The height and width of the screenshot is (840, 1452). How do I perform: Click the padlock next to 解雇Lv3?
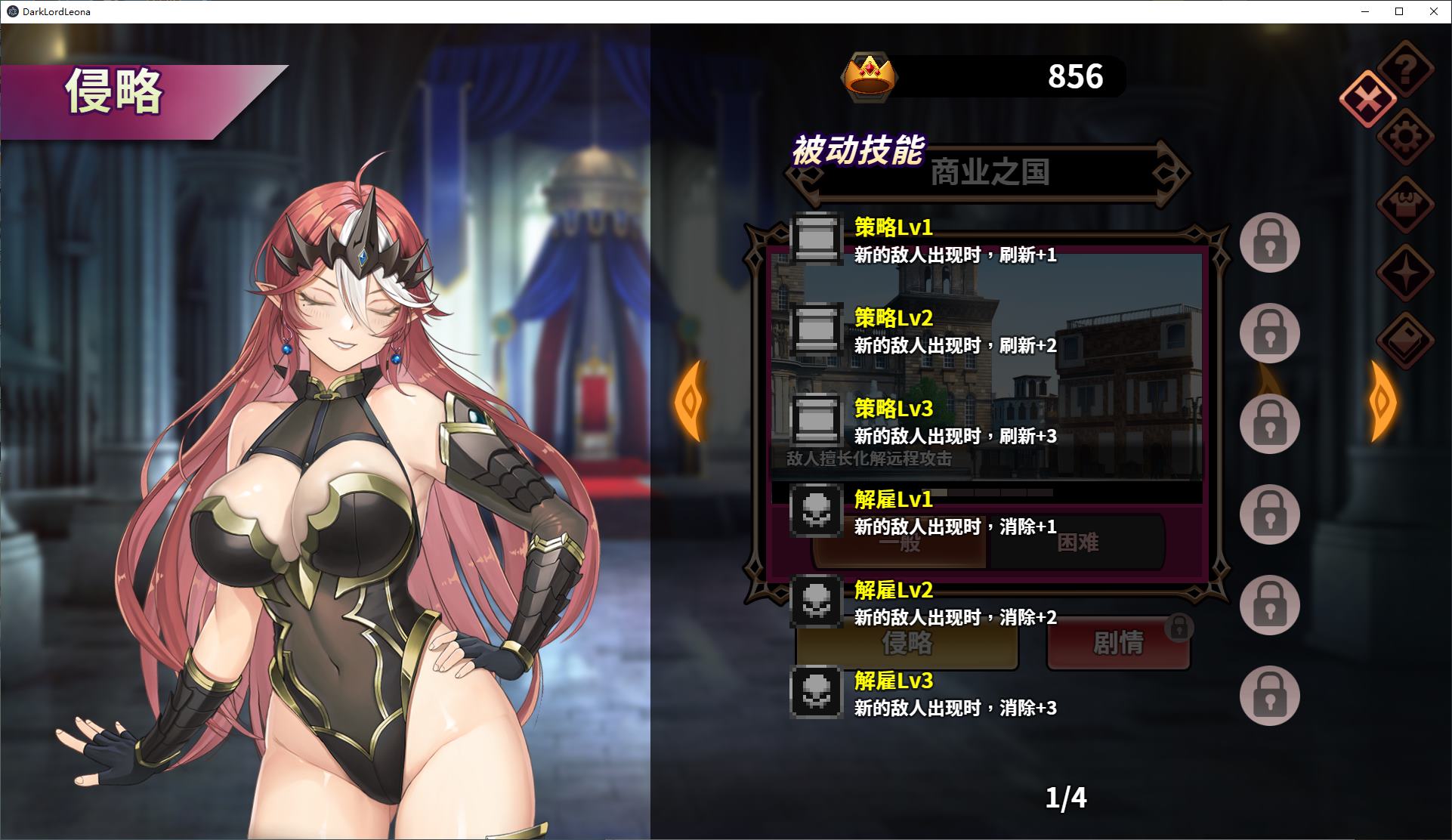[1269, 696]
